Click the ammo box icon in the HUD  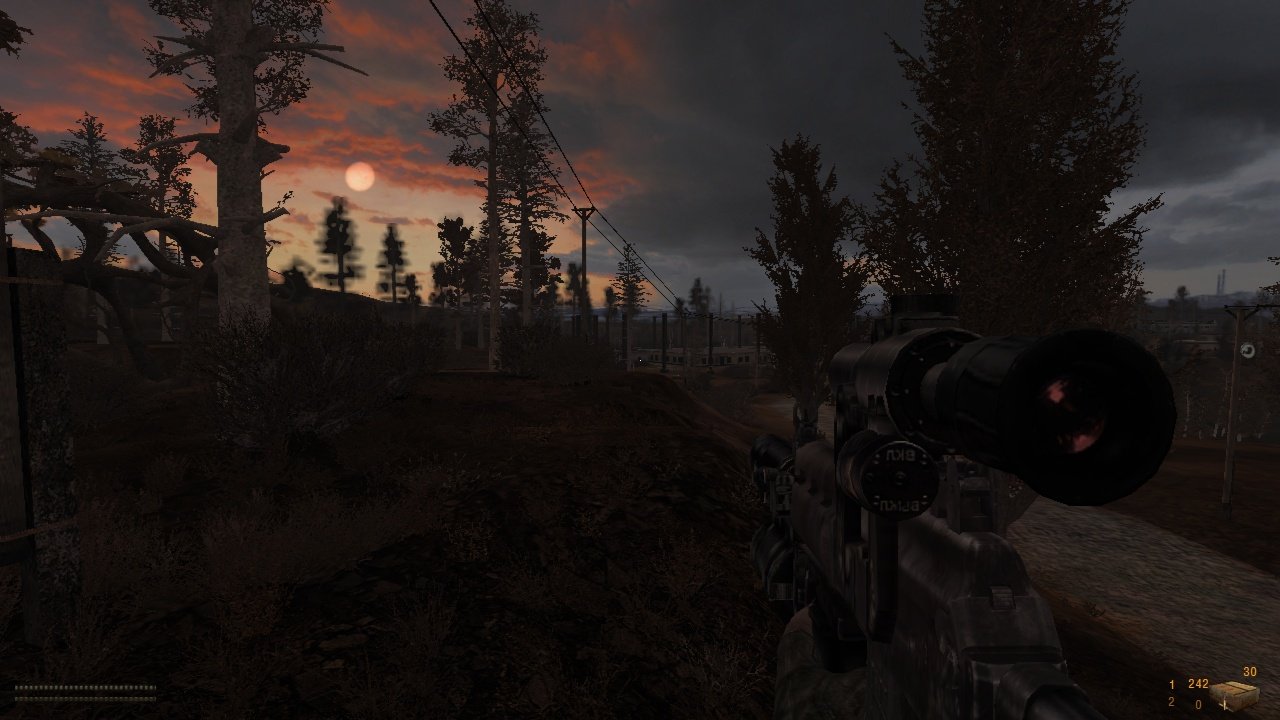(1235, 693)
